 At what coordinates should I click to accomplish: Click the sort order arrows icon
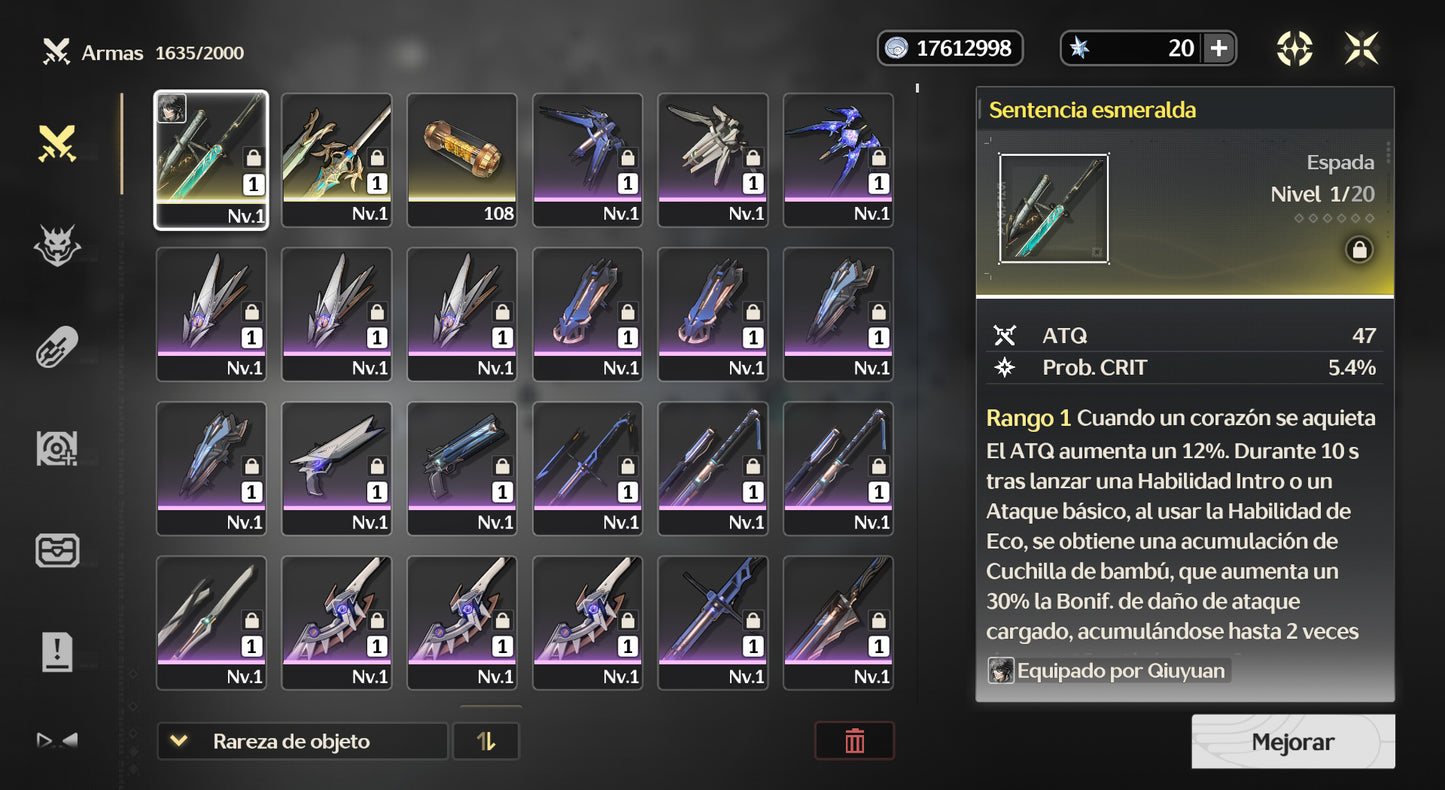(x=486, y=741)
